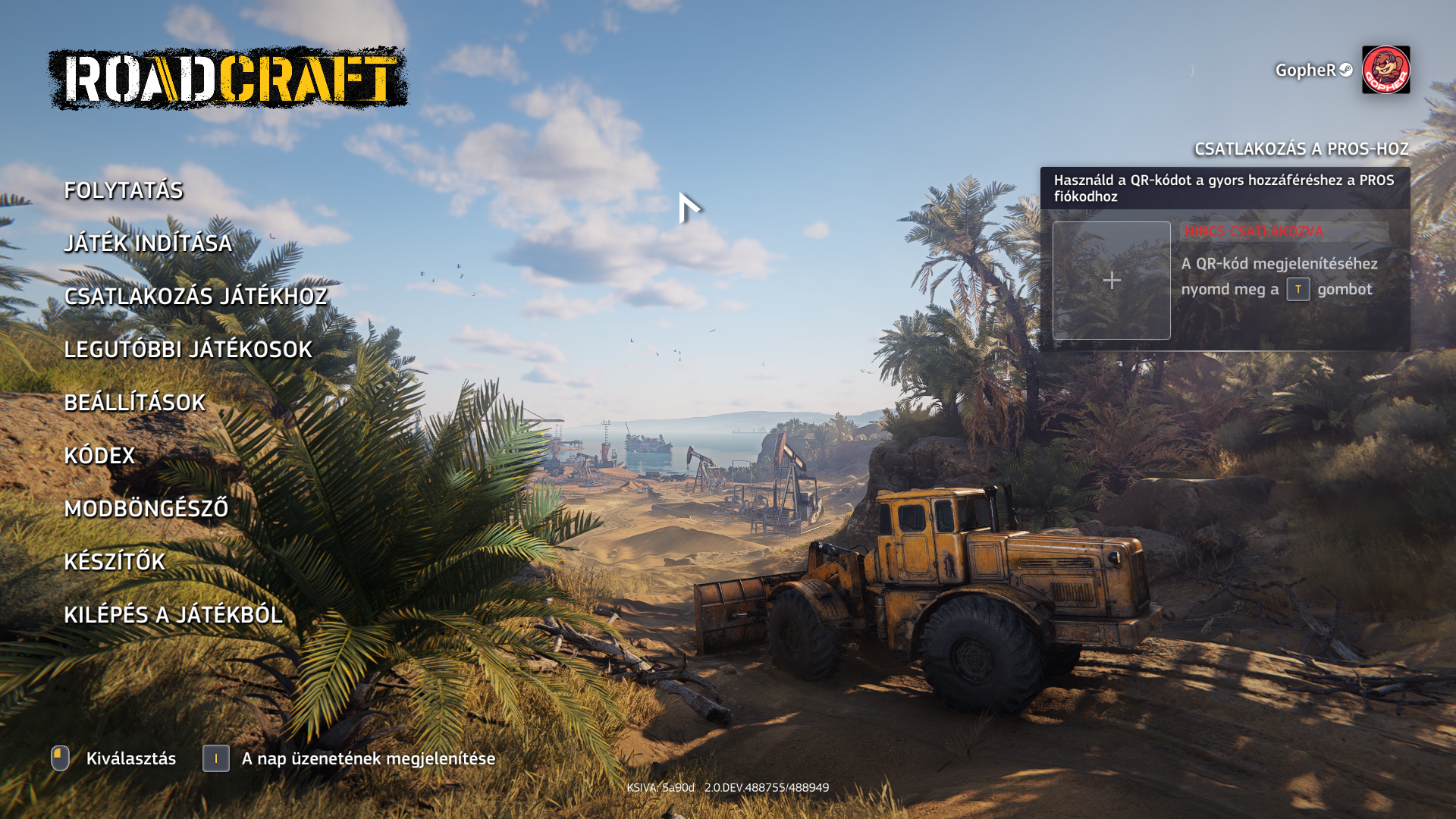1456x819 pixels.
Task: View the KÉSZÍTŐK credits
Action: tap(115, 562)
